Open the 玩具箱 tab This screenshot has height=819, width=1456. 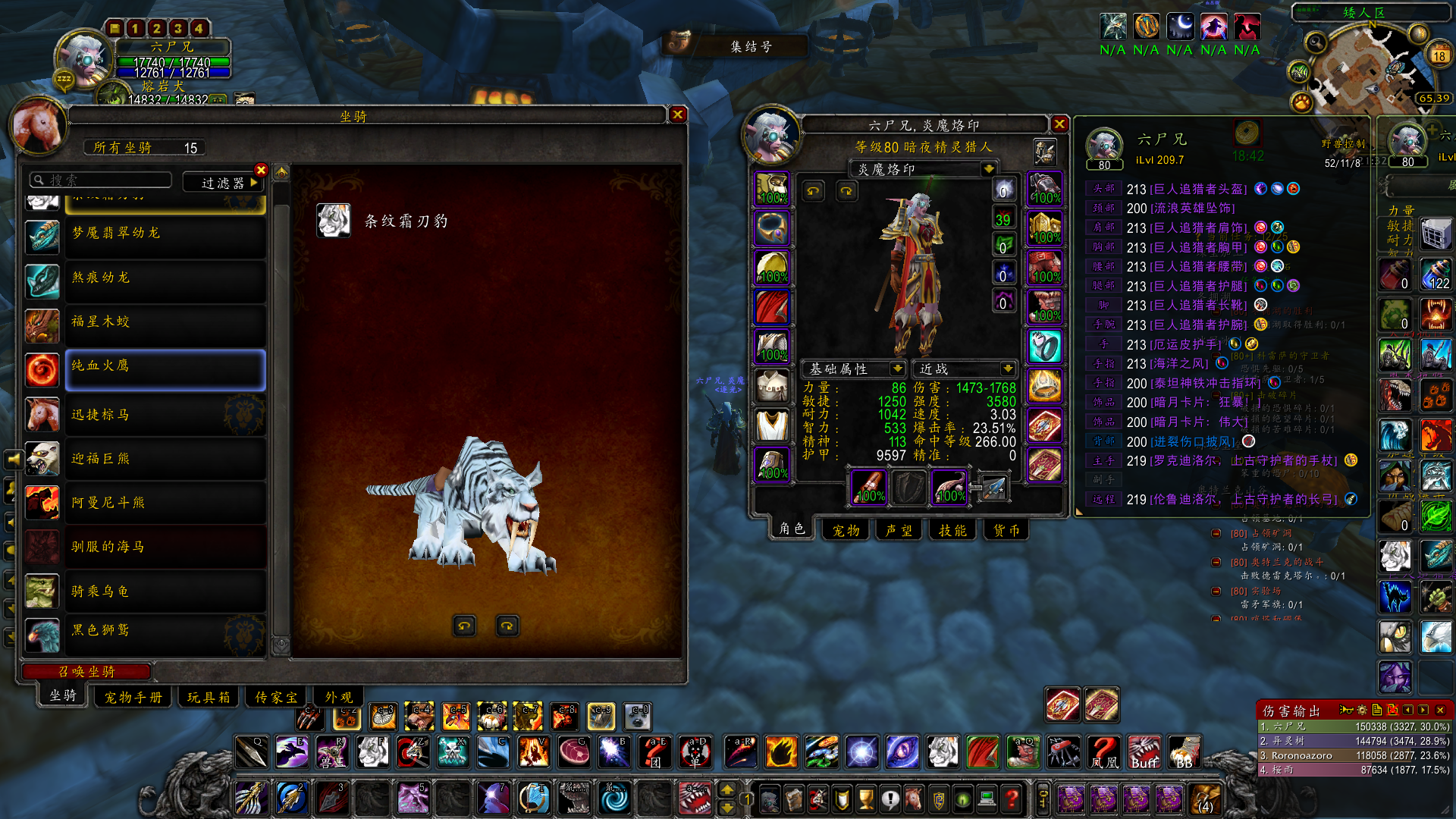coord(208,697)
